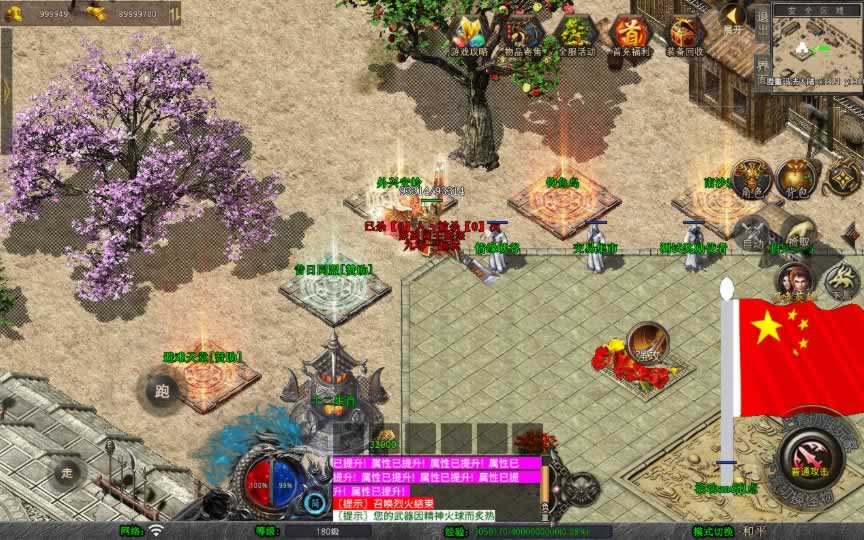Open the 物品寄售 item consignment menu
The height and width of the screenshot is (540, 864).
[524, 35]
